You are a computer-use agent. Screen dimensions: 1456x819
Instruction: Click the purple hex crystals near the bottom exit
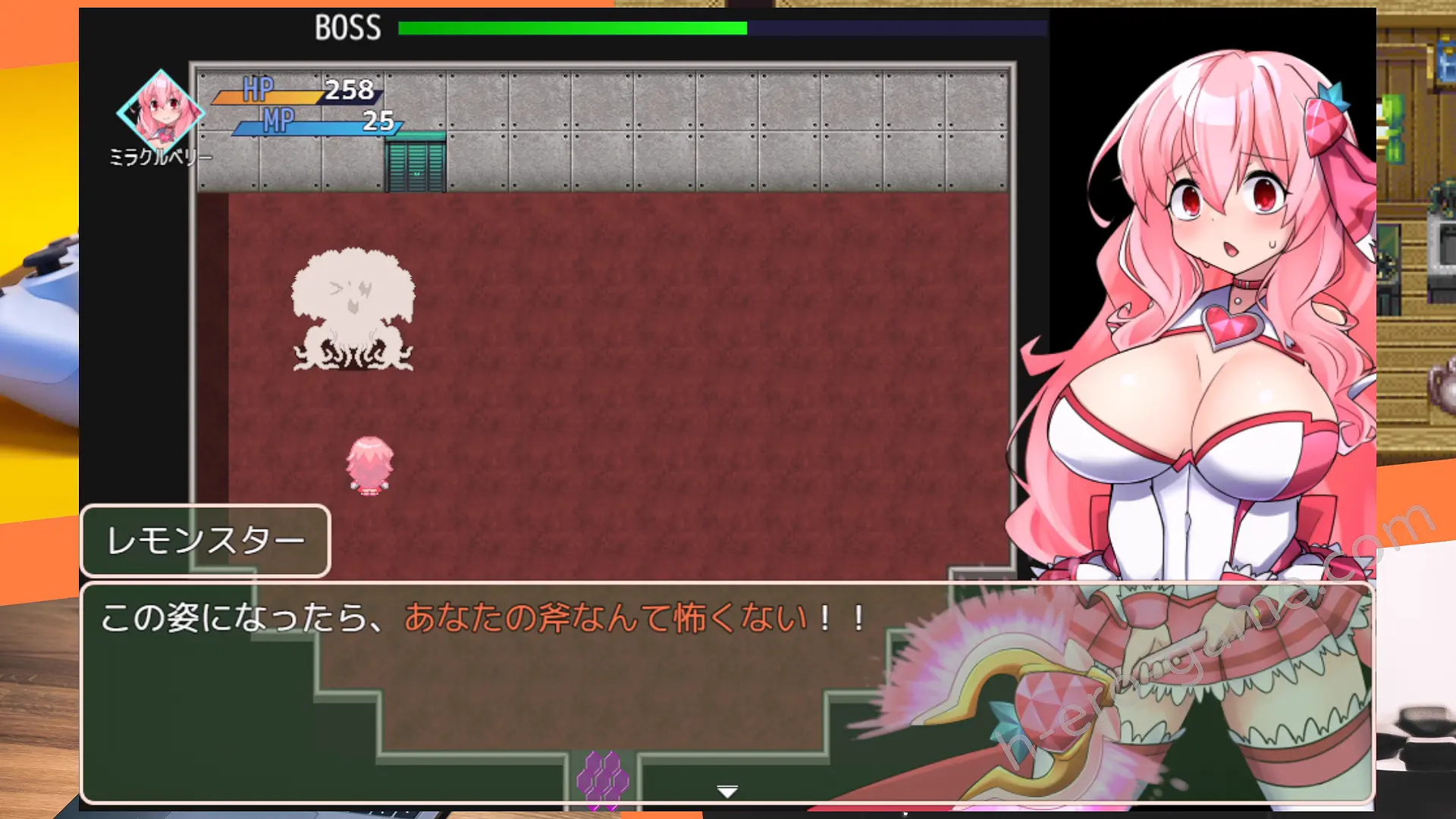pyautogui.click(x=604, y=773)
